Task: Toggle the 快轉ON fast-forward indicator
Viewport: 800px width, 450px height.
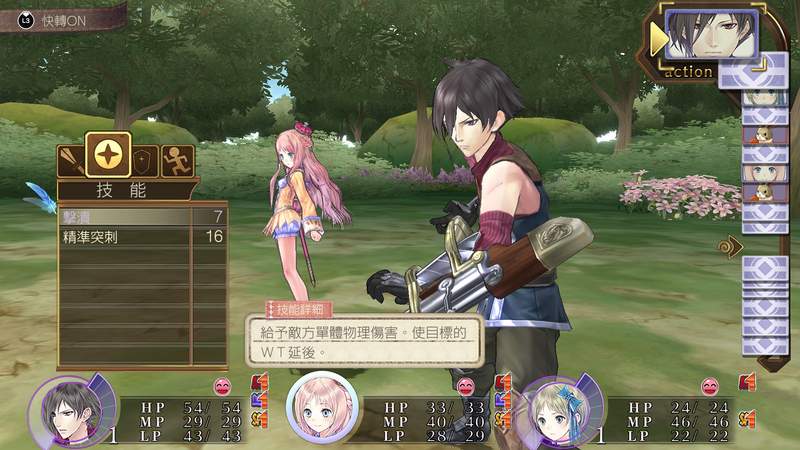Action: (x=60, y=20)
